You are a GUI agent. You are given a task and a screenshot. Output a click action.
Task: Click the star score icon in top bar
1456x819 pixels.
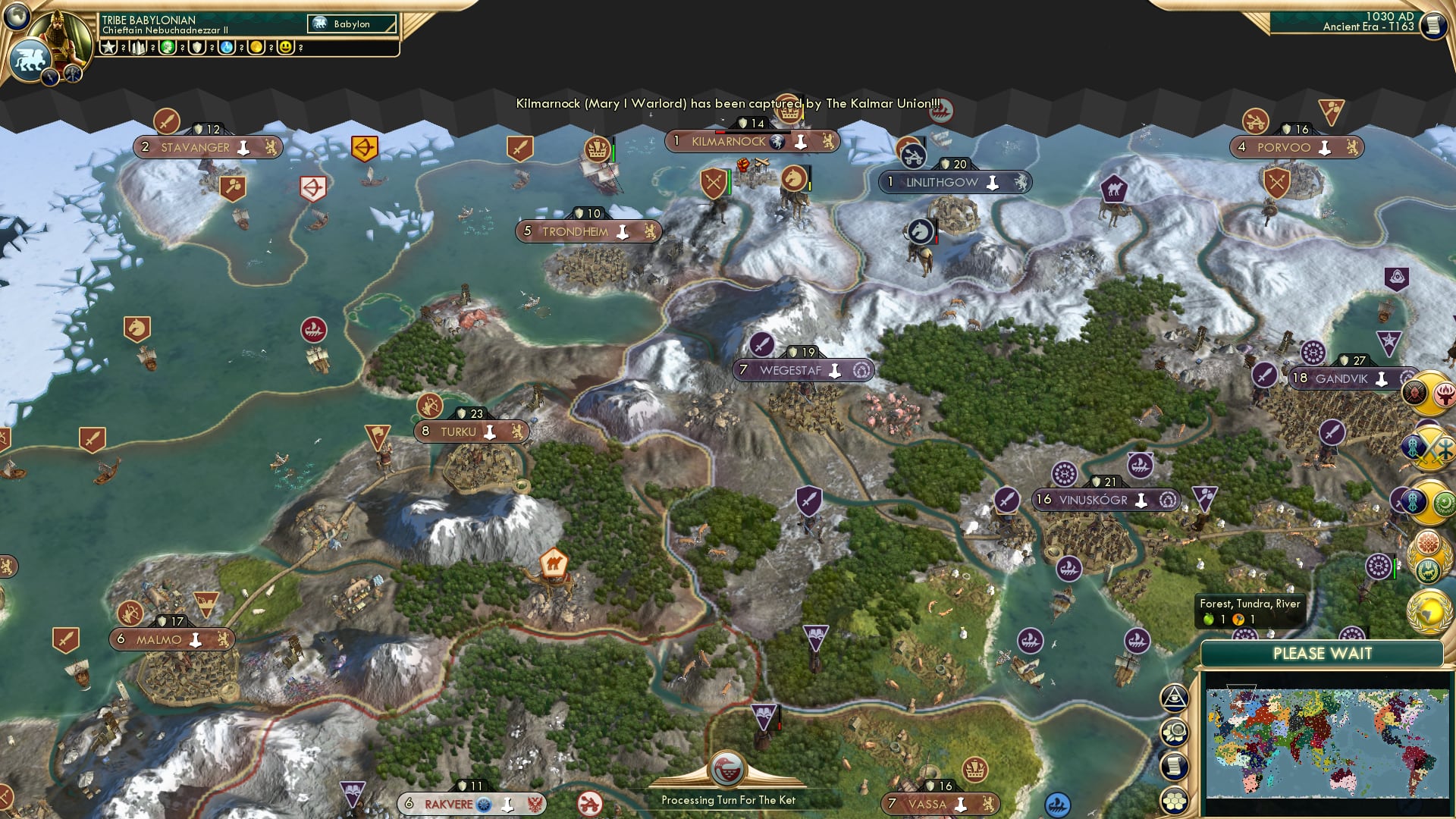(x=108, y=48)
